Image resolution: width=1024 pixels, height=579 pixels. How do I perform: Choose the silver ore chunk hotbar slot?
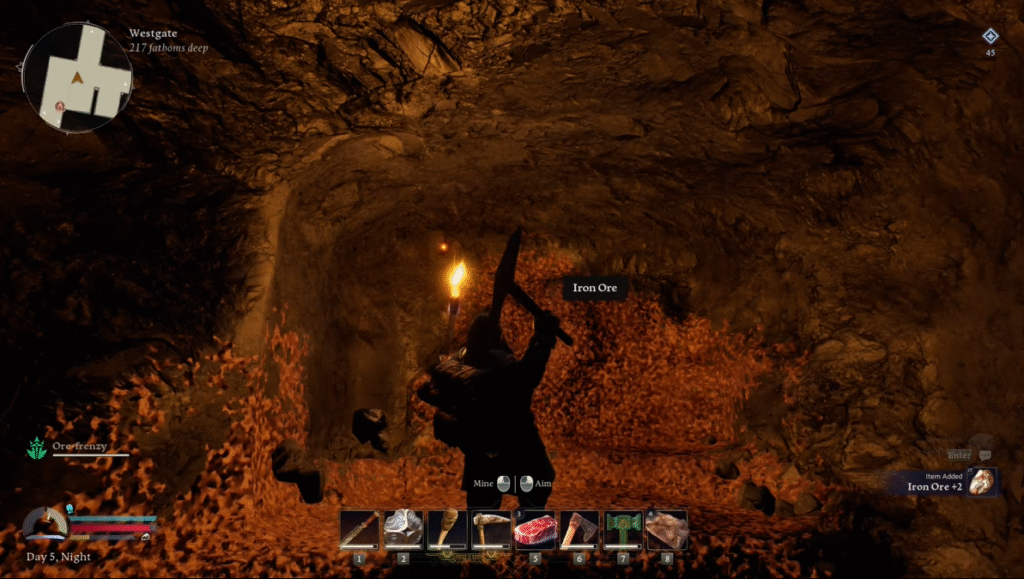click(x=403, y=530)
